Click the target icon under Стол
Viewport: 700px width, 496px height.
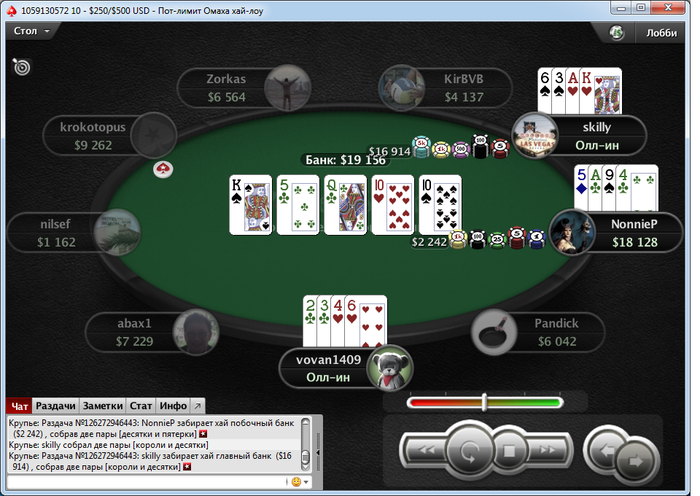coord(21,67)
